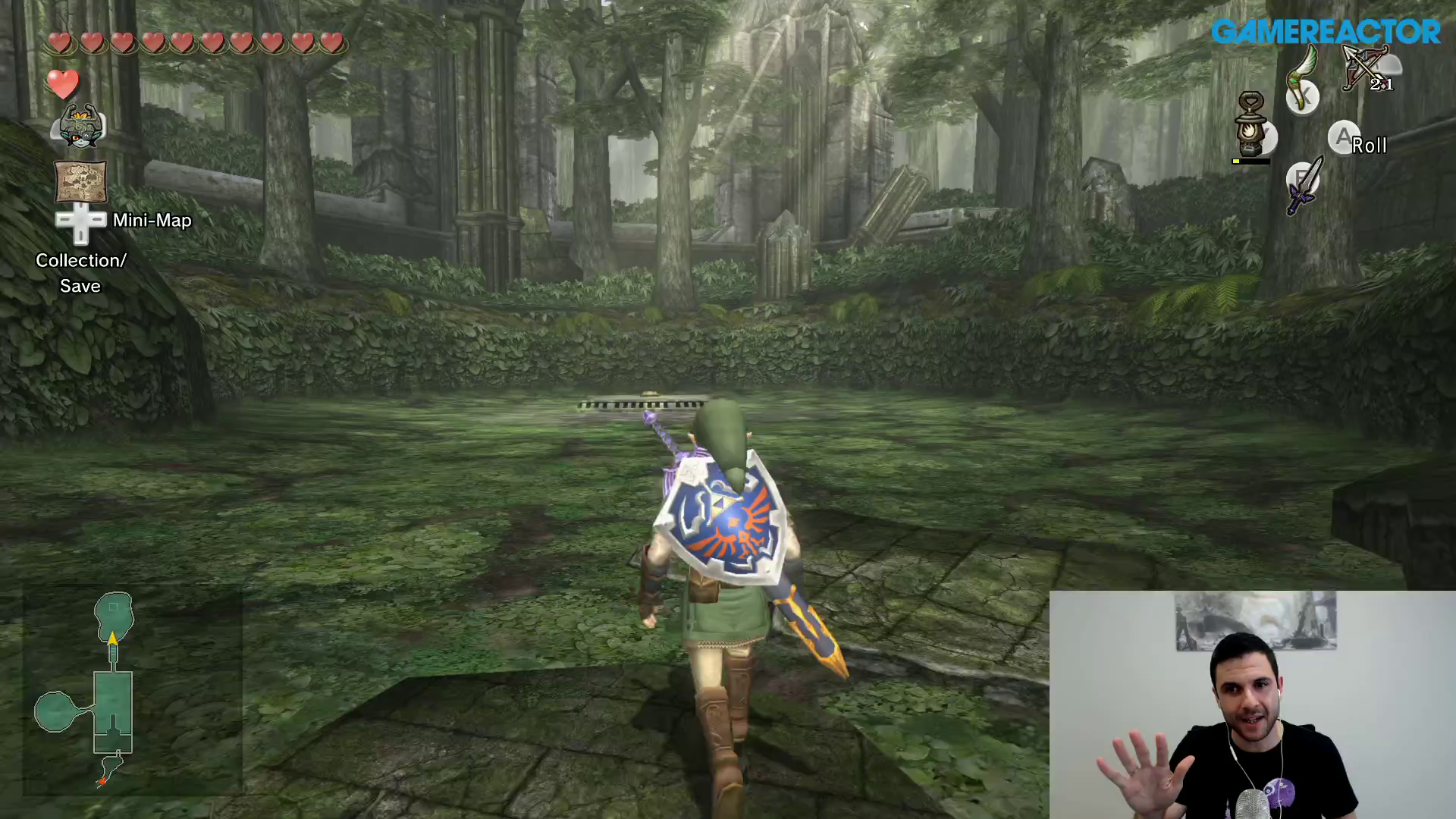This screenshot has width=1456, height=819.
Task: Open the Mini-Map menu label
Action: click(x=152, y=221)
